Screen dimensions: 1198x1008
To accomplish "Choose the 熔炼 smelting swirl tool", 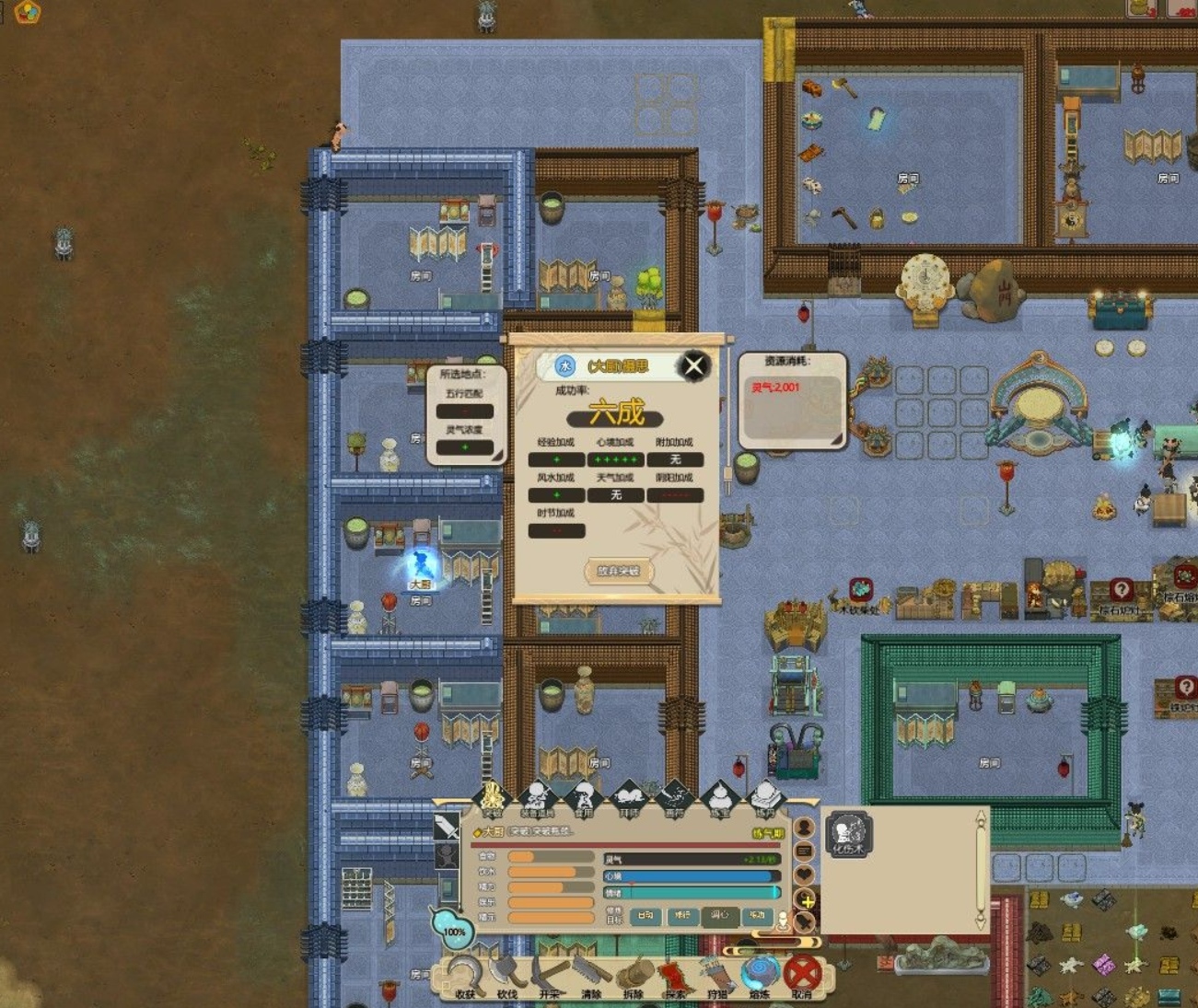I will pos(760,977).
